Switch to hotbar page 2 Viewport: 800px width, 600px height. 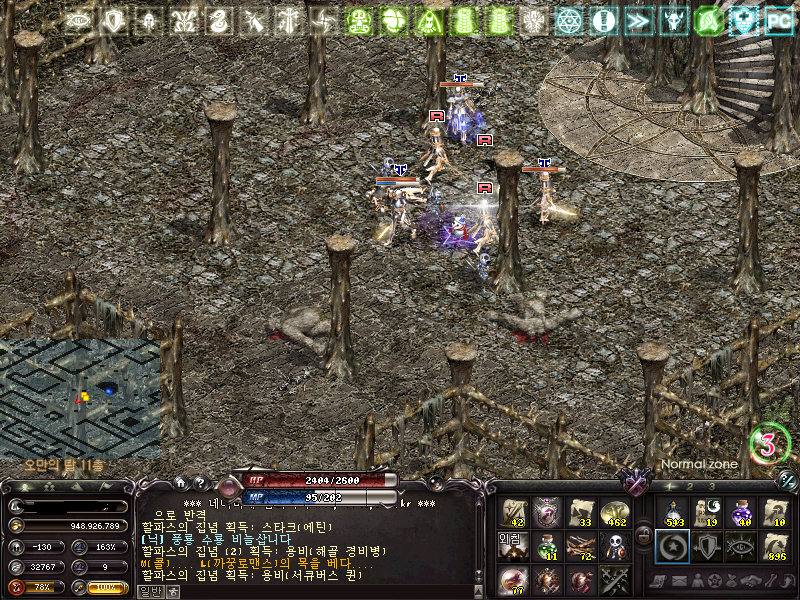click(x=689, y=487)
